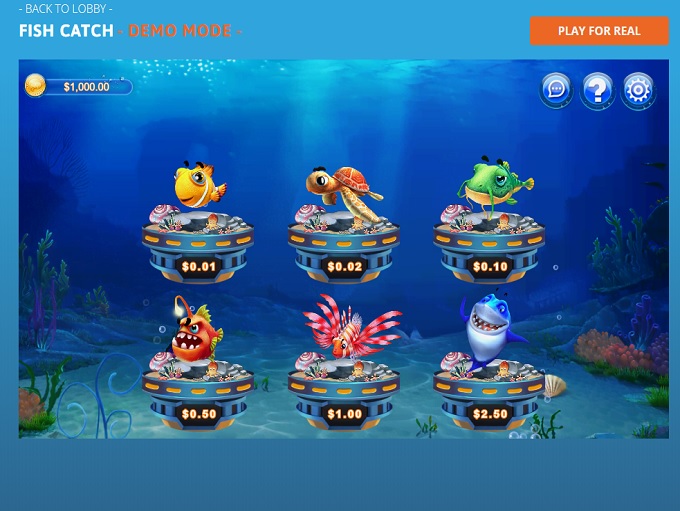Viewport: 680px width, 511px height.
Task: Select the $0.02 turtle bet
Action: 344,240
